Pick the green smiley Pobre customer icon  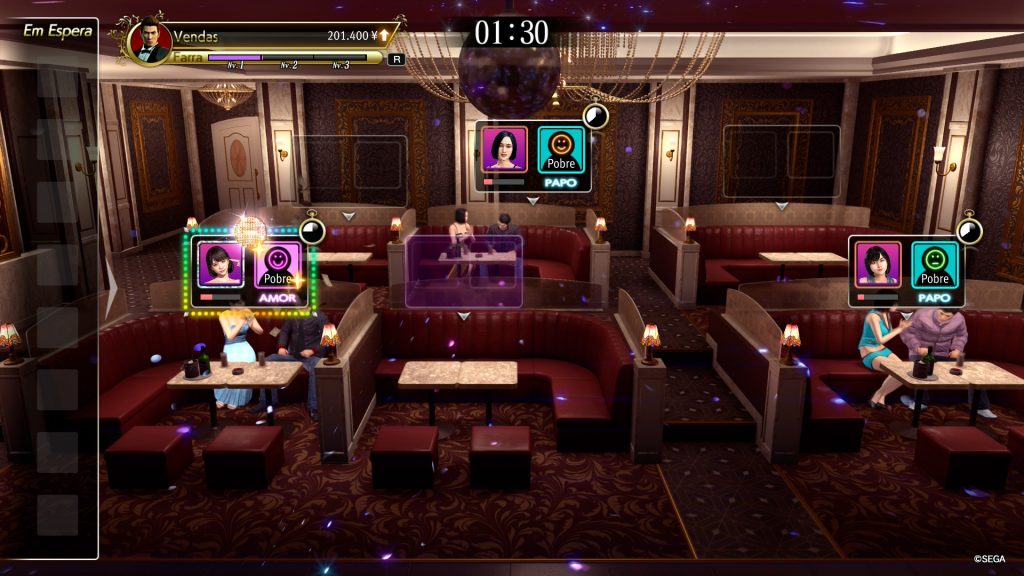pyautogui.click(x=935, y=264)
